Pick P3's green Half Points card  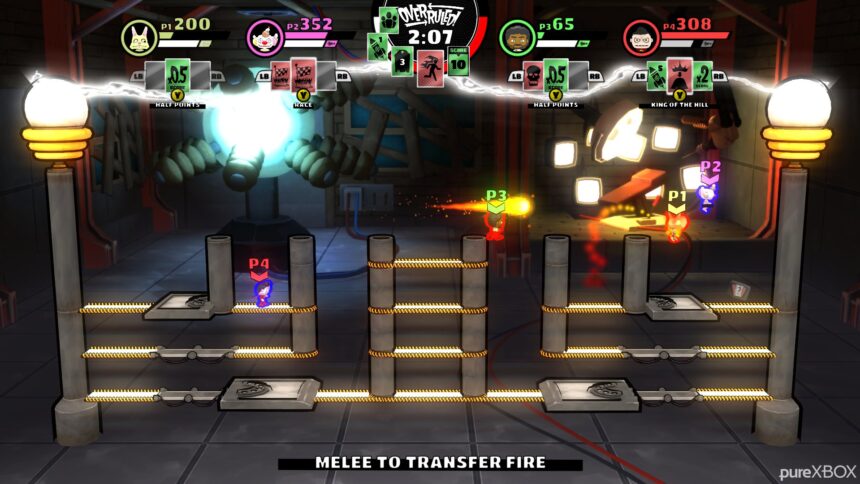click(556, 75)
